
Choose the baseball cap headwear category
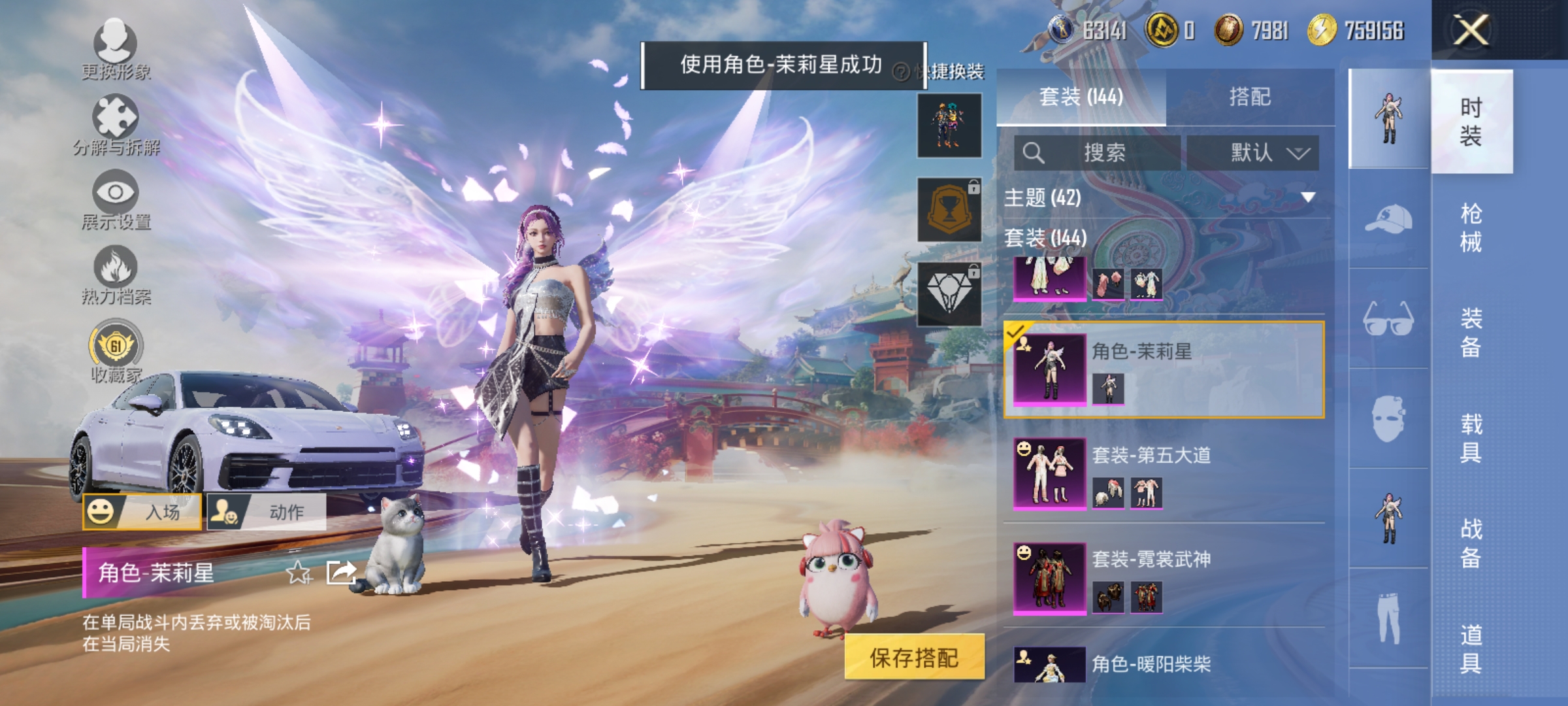click(x=1388, y=219)
